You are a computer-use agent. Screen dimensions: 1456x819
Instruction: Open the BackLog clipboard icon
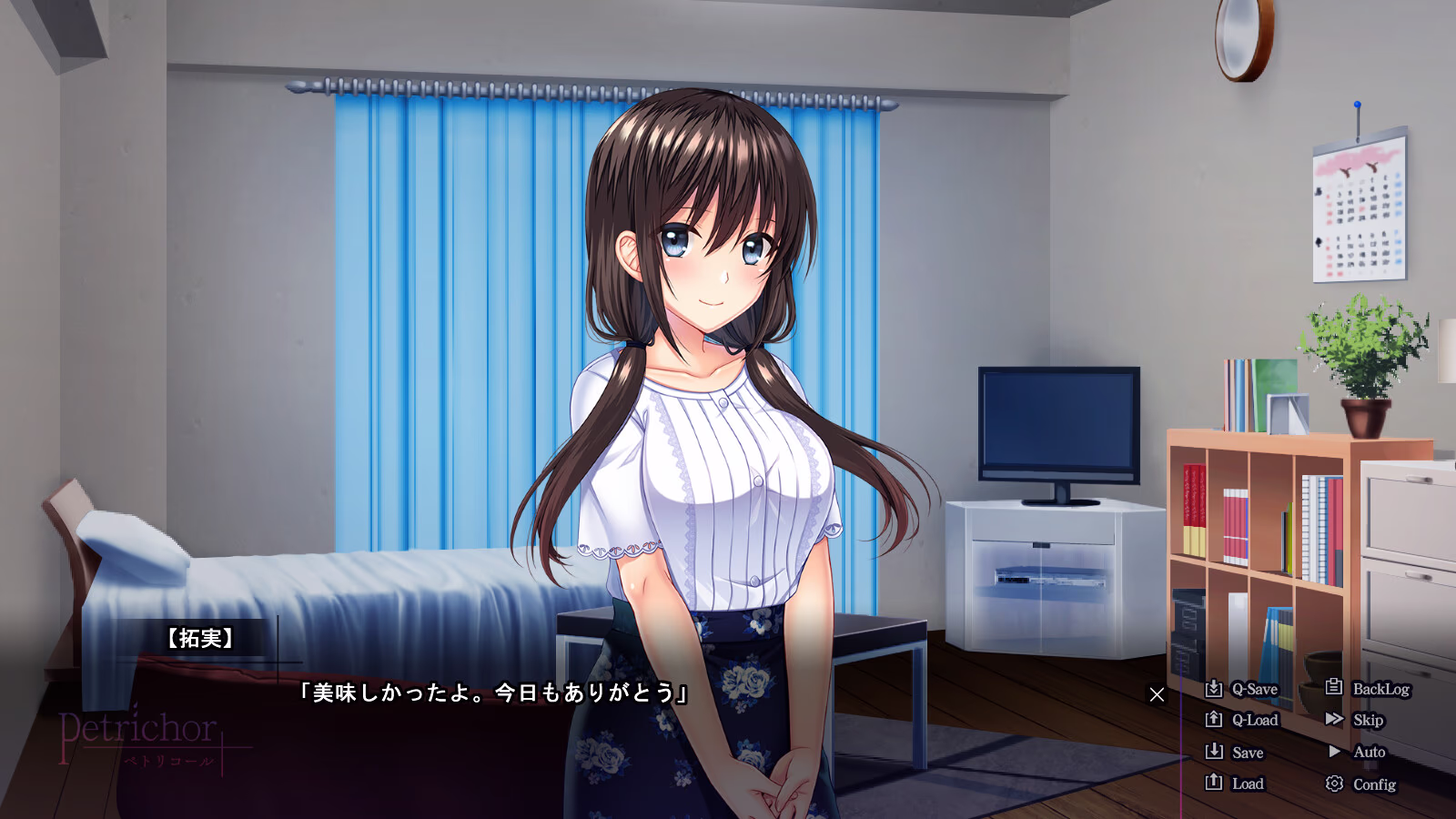click(1334, 689)
